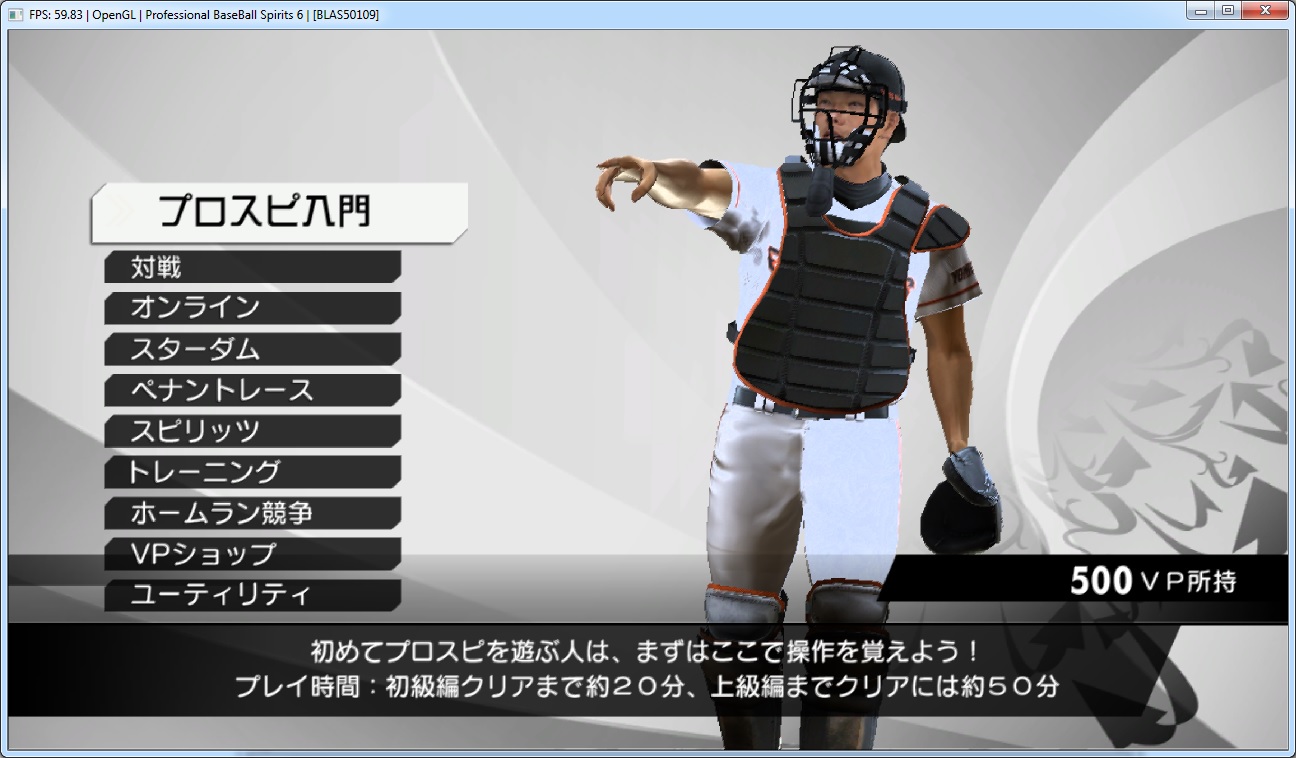This screenshot has height=758, width=1296.
Task: Open the トレーニング menu
Action: [252, 472]
